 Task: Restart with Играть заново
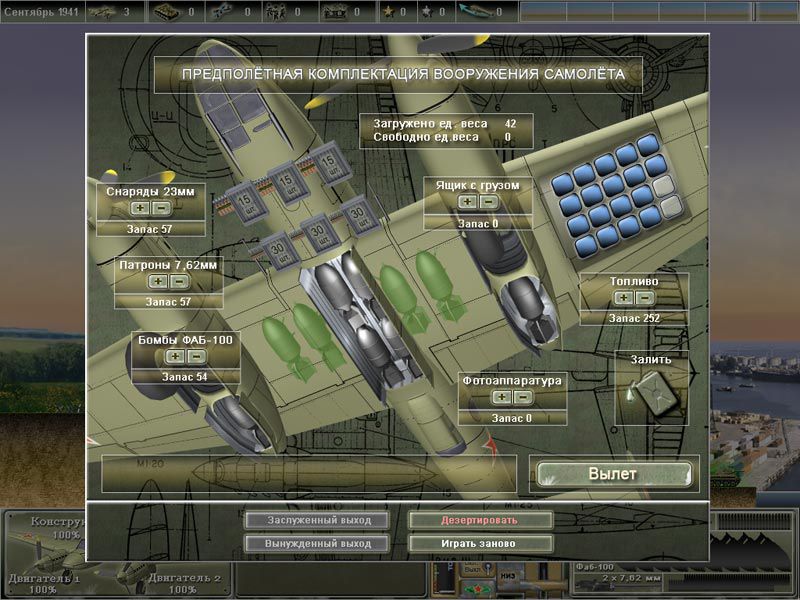point(480,543)
